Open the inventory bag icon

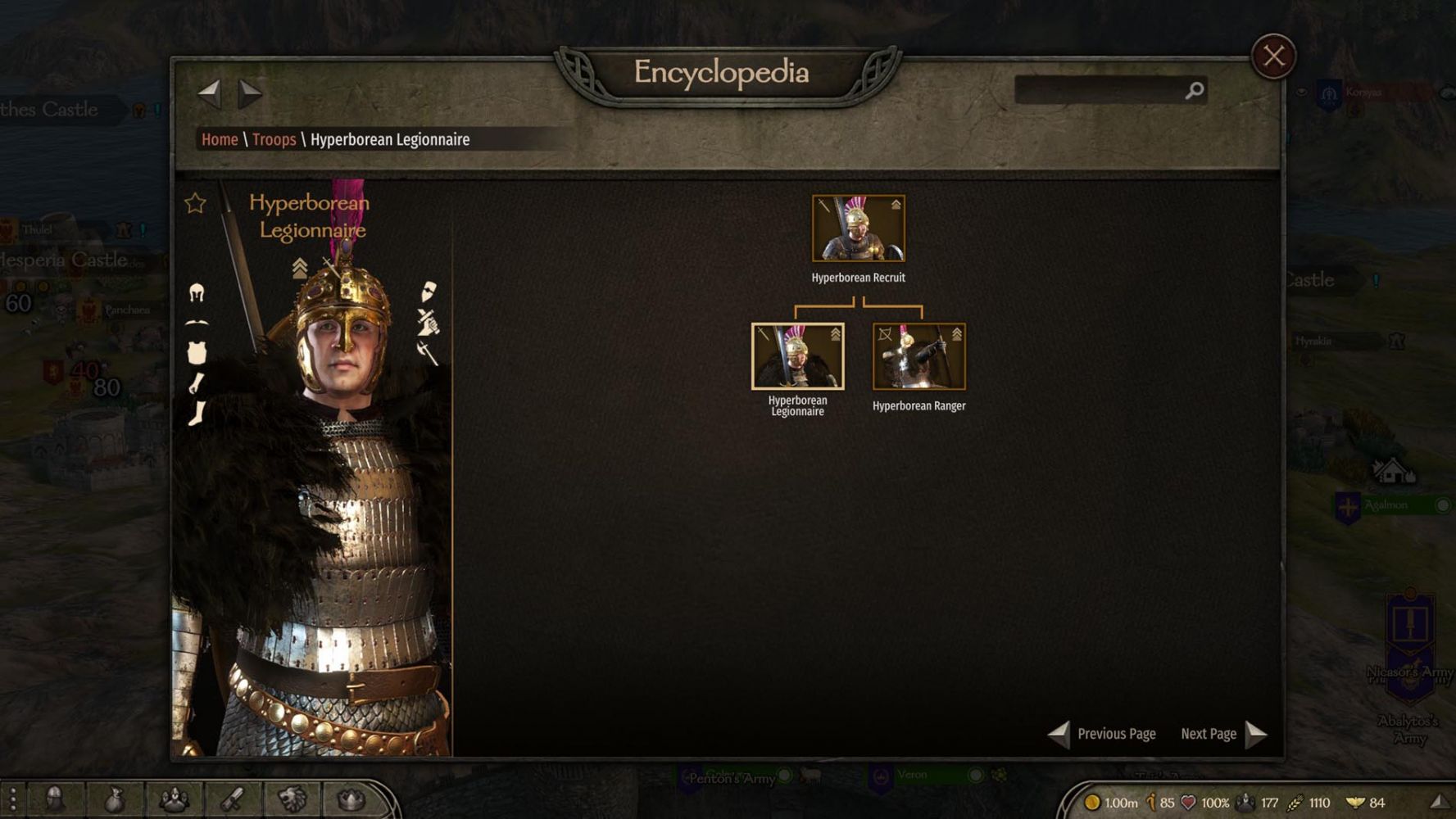coord(114,799)
